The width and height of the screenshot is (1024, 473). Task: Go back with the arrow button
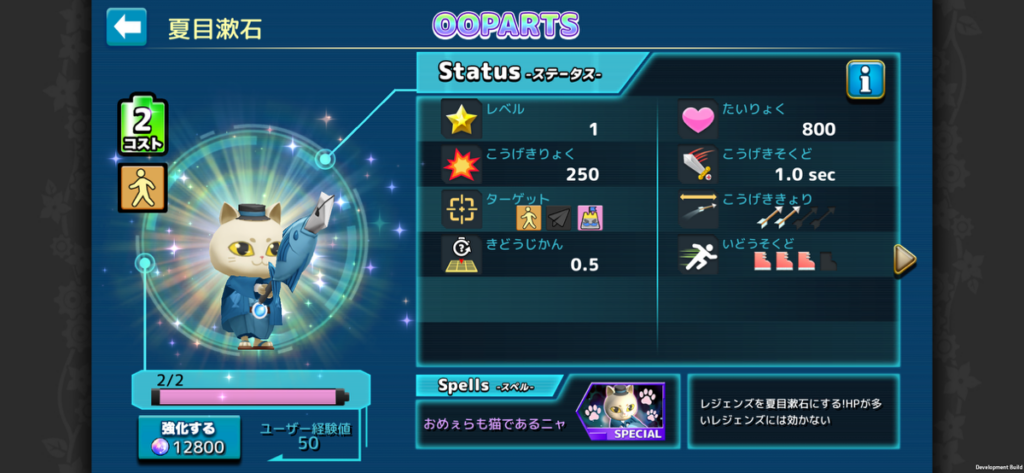(127, 27)
